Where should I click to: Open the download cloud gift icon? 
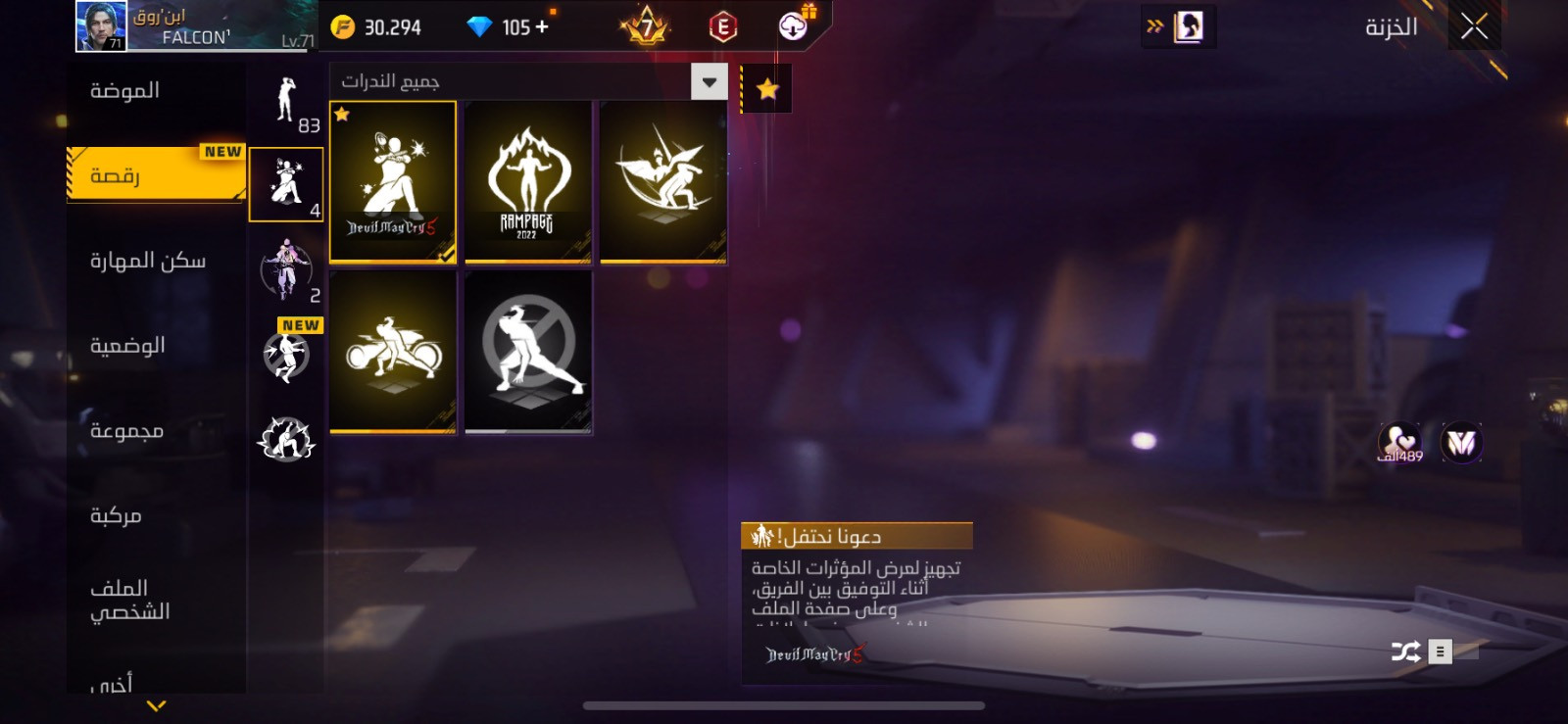pyautogui.click(x=794, y=26)
